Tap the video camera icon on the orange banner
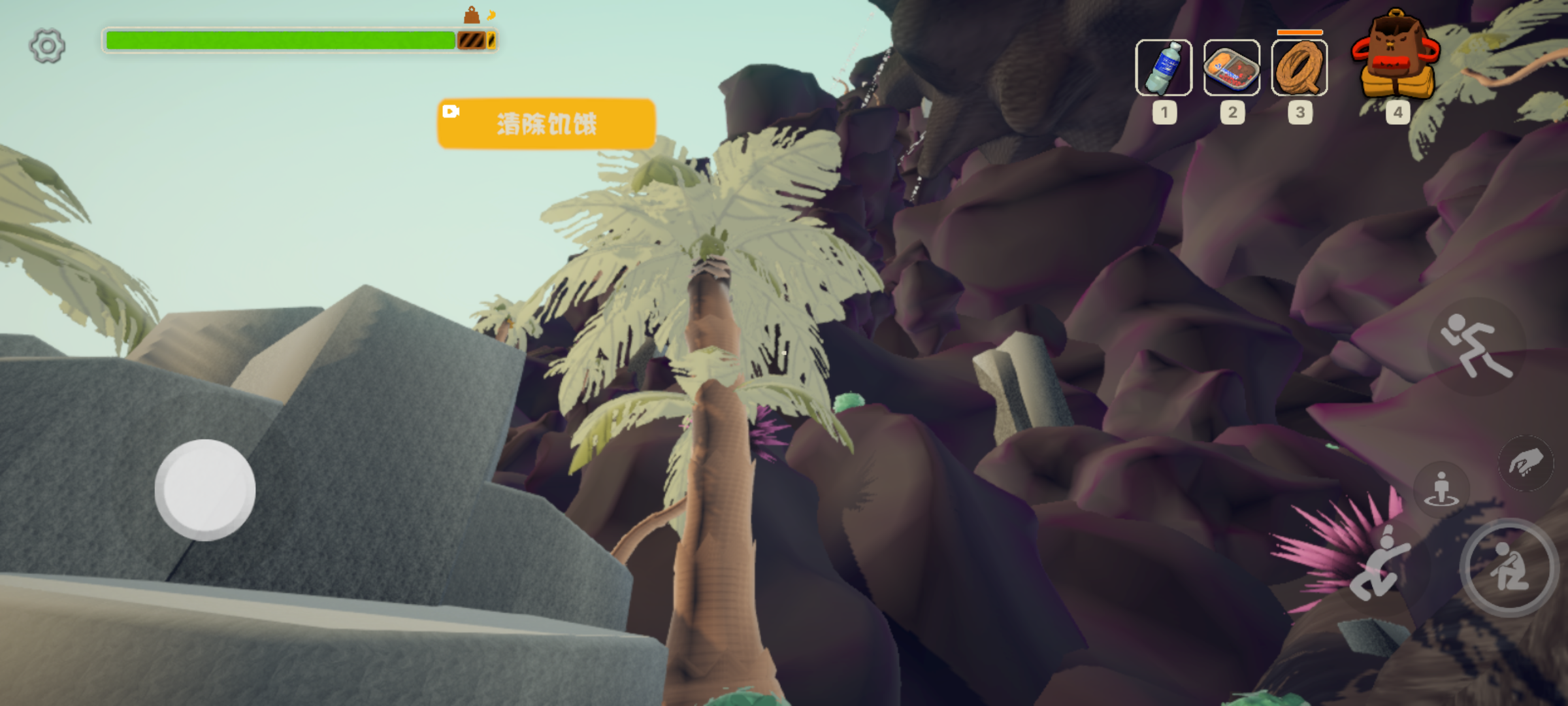This screenshot has height=706, width=1568. coord(452,111)
